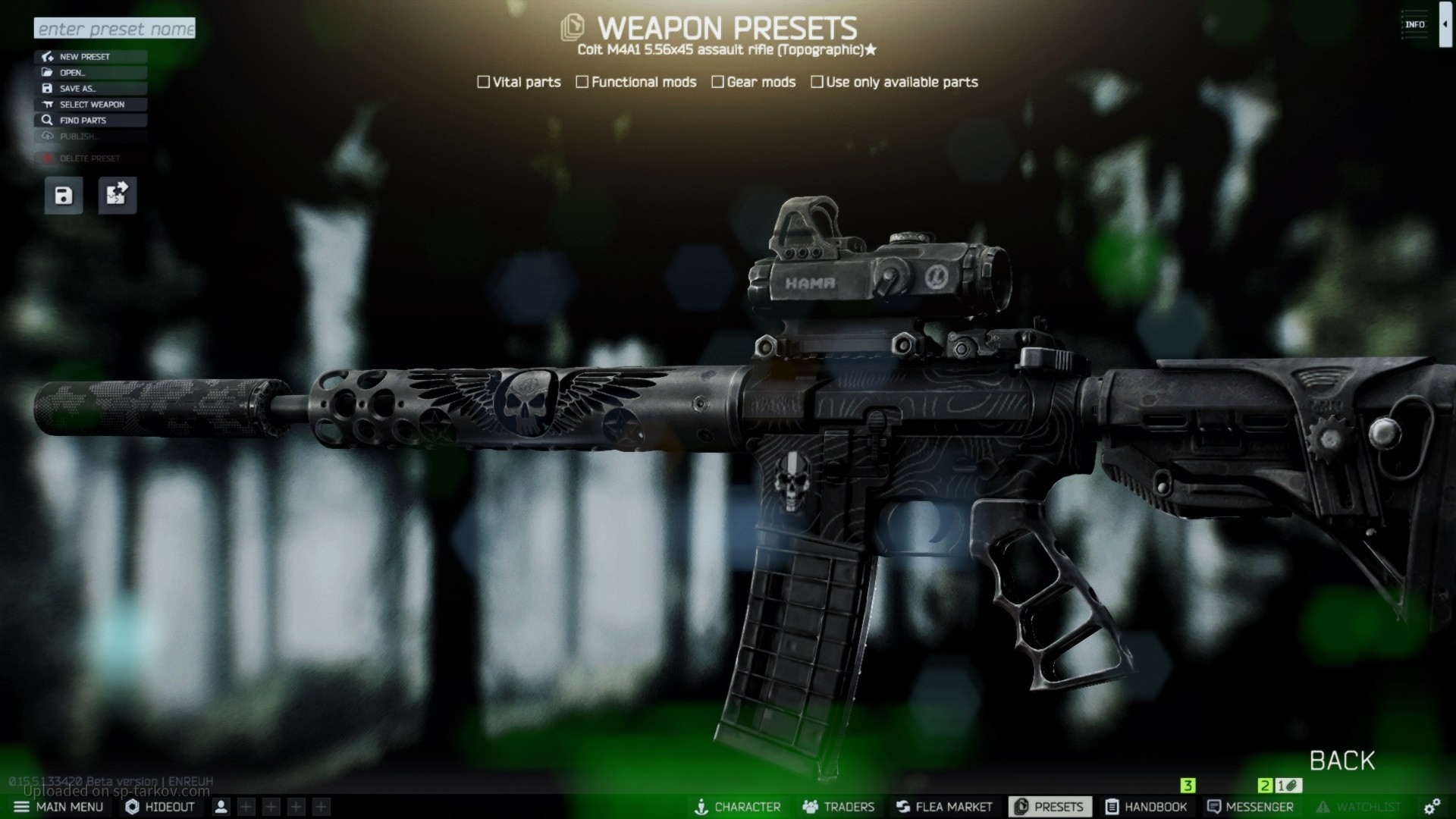Image resolution: width=1456 pixels, height=819 pixels.
Task: Open the Main Menu
Action: [x=58, y=807]
